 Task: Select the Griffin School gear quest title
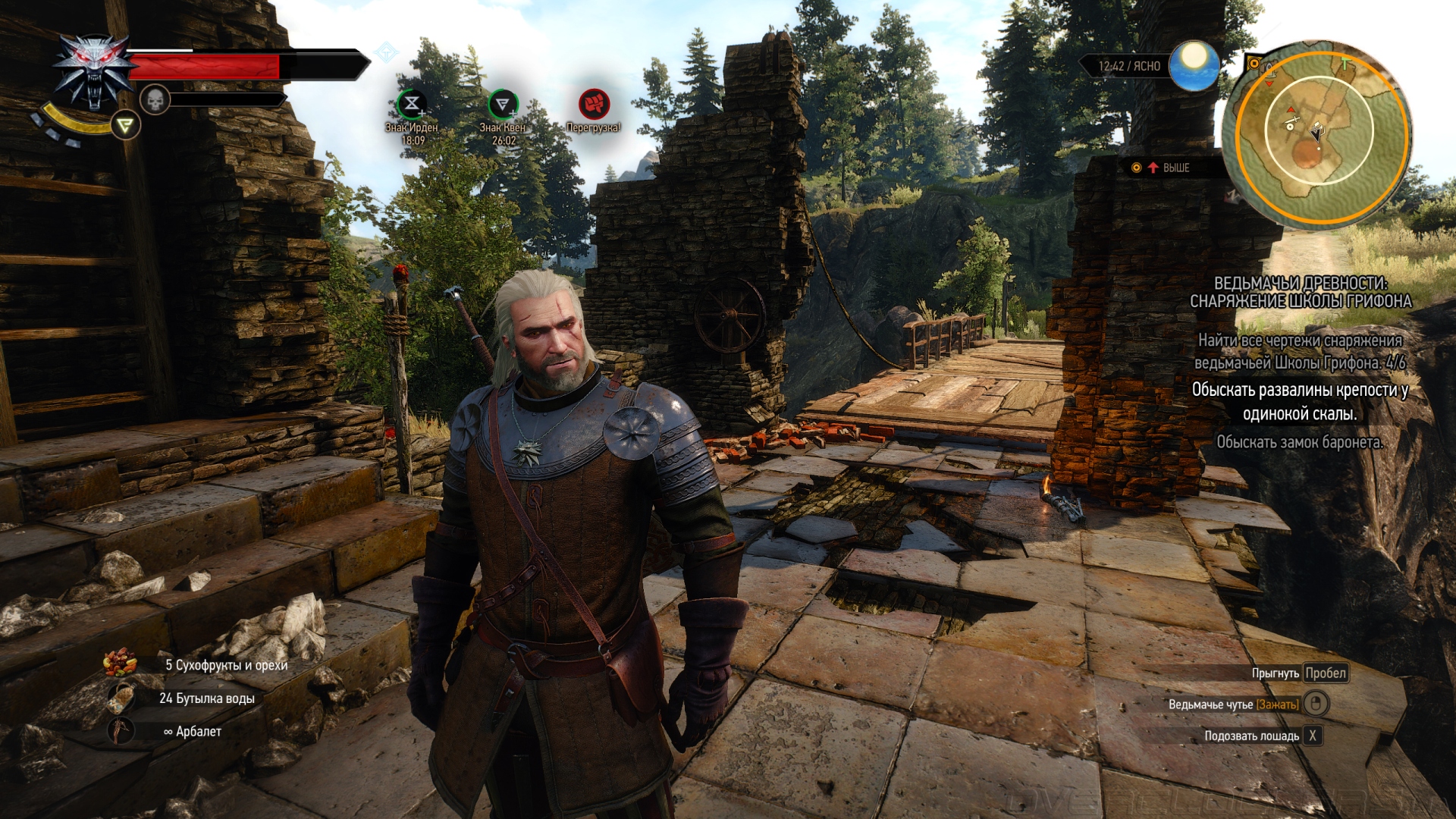coord(1301,292)
